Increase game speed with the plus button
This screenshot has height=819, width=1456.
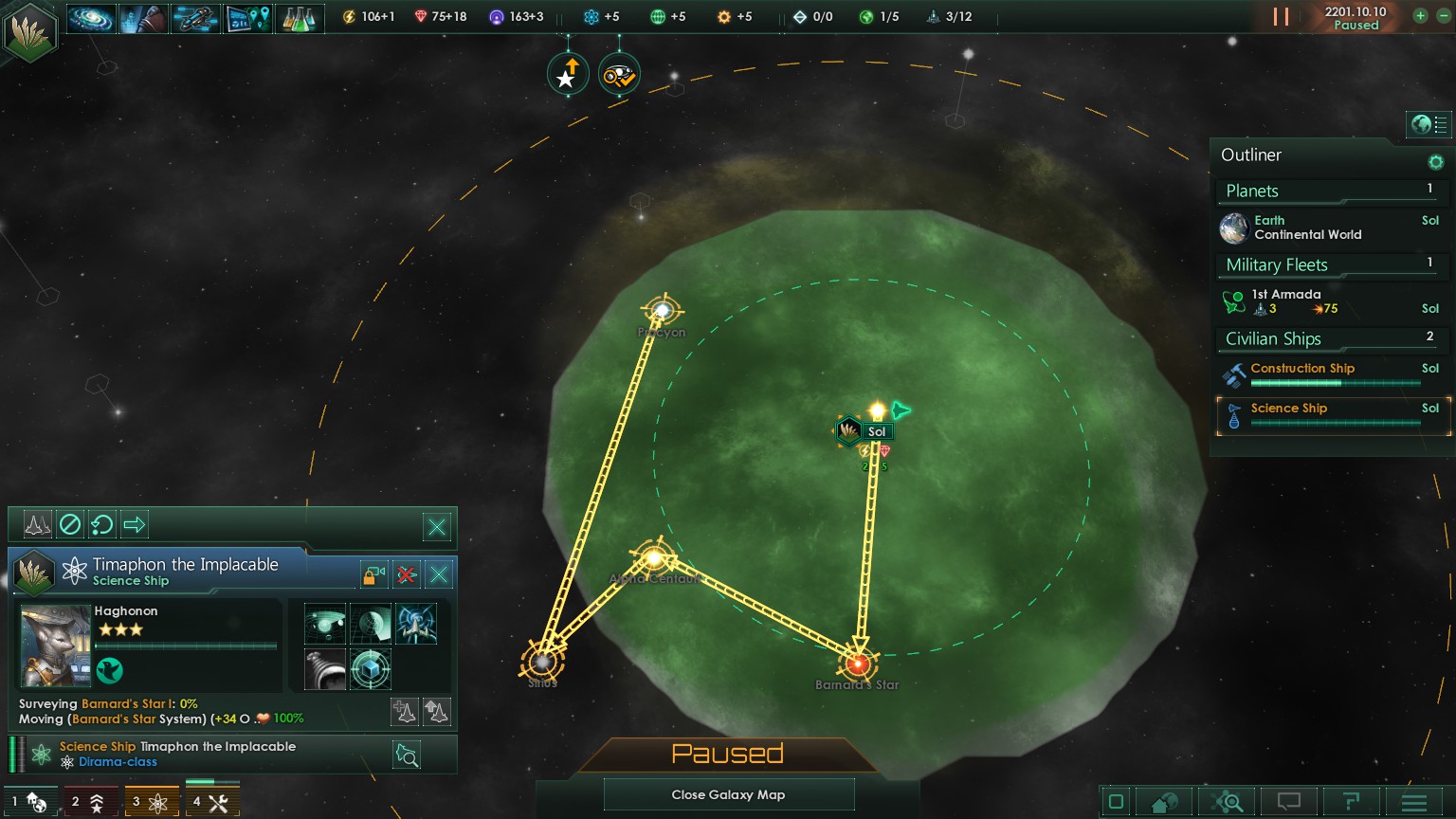point(1420,16)
